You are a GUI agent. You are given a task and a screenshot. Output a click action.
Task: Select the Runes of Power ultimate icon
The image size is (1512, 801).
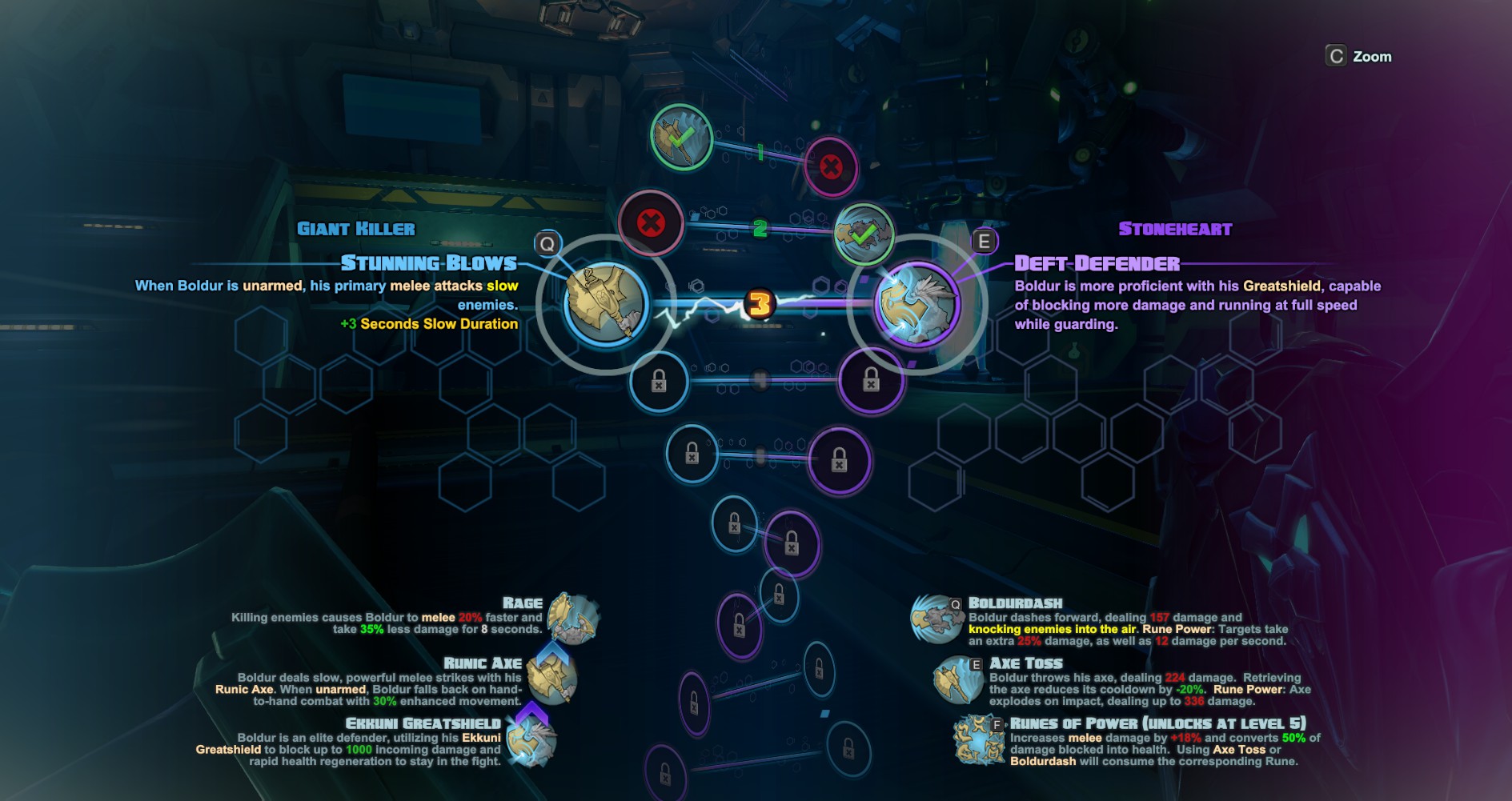(978, 739)
